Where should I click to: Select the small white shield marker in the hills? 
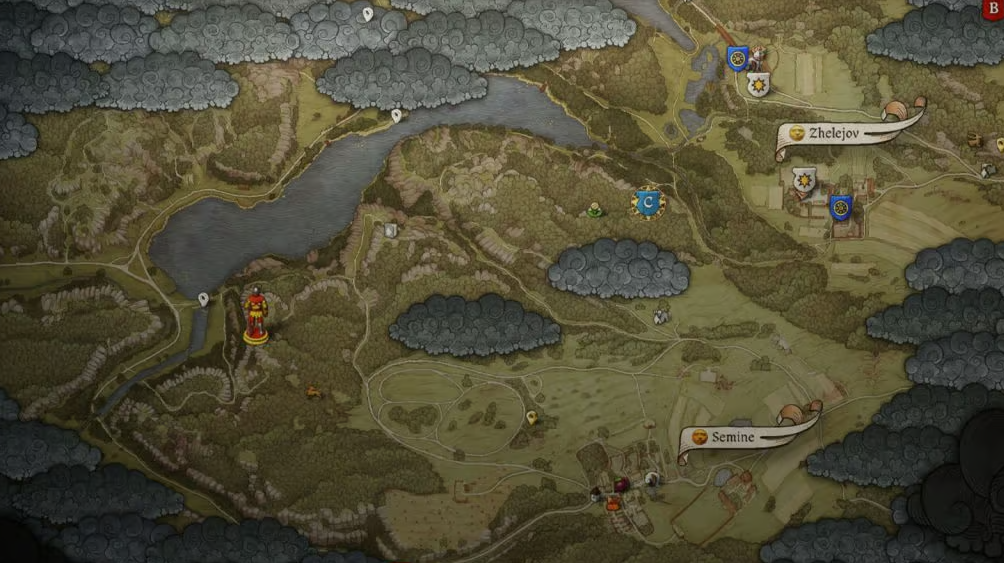[x=391, y=231]
